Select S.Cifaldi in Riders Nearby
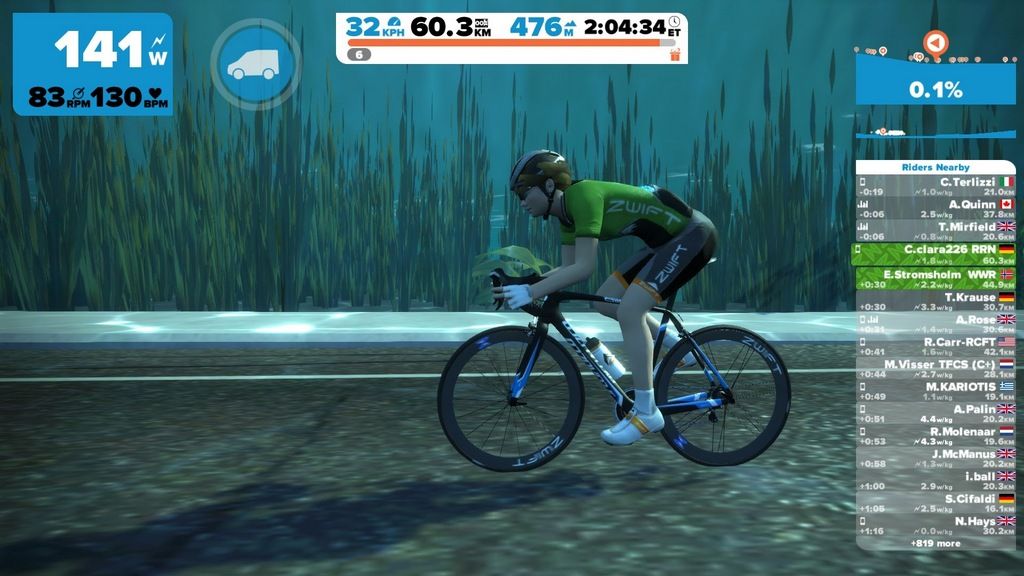The image size is (1024, 576). [x=935, y=503]
